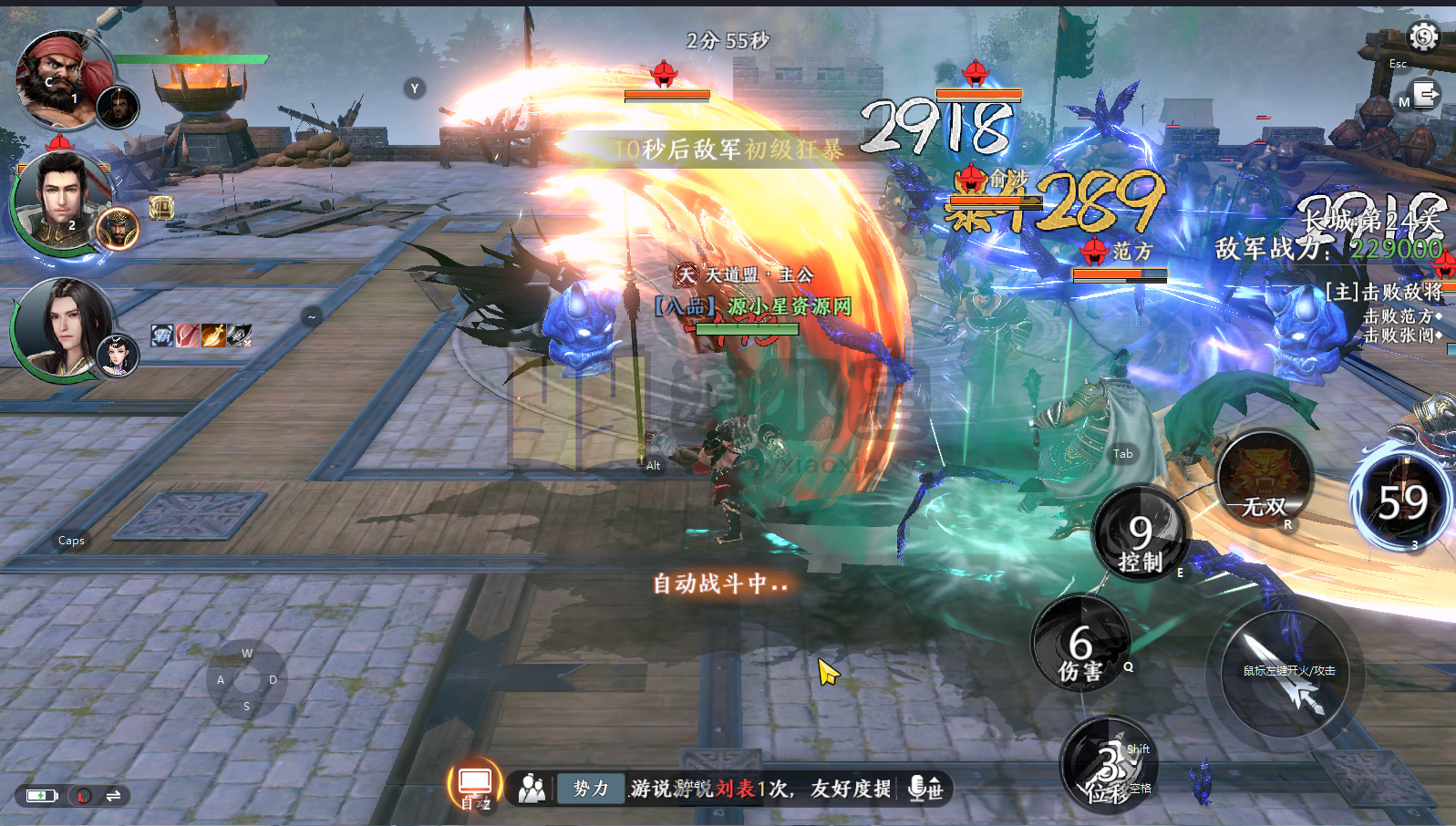Open the friends group icon in chat bar
1456x826 pixels.
pyautogui.click(x=532, y=789)
